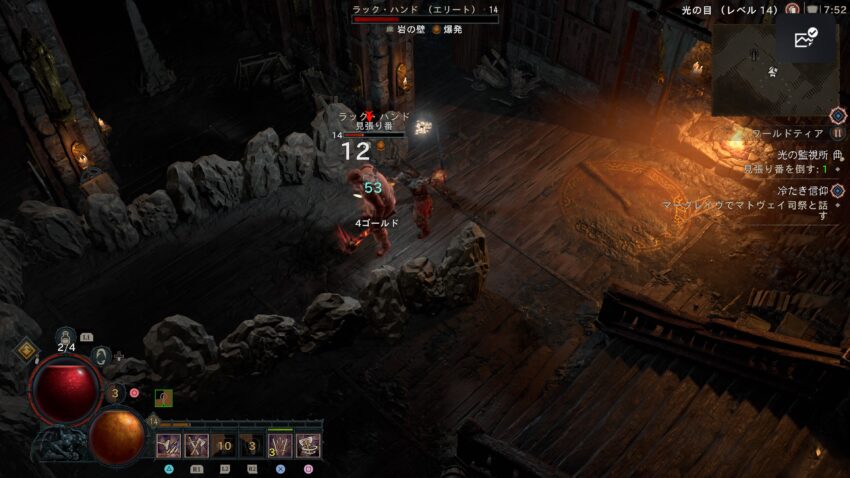The width and height of the screenshot is (850, 478).
Task: Open the gold diamond icon beside health orb
Action: coord(27,350)
